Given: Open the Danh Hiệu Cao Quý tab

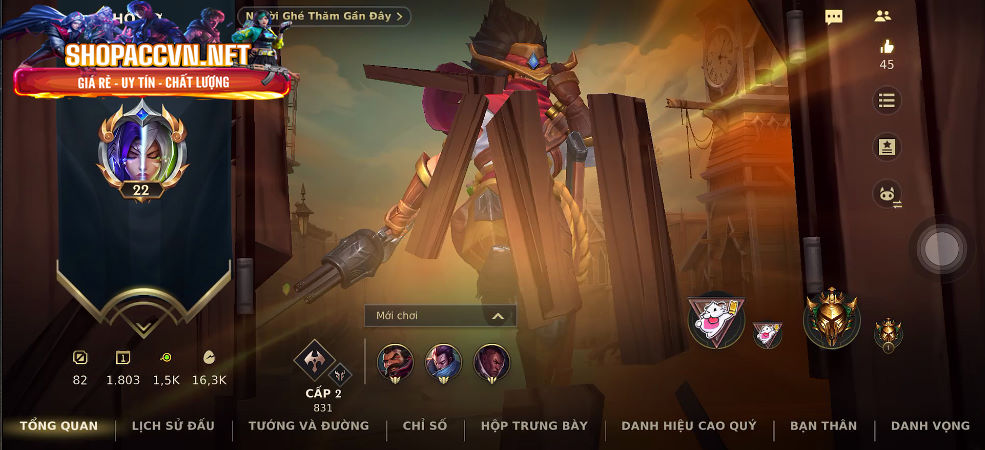Looking at the screenshot, I should pos(688,426).
